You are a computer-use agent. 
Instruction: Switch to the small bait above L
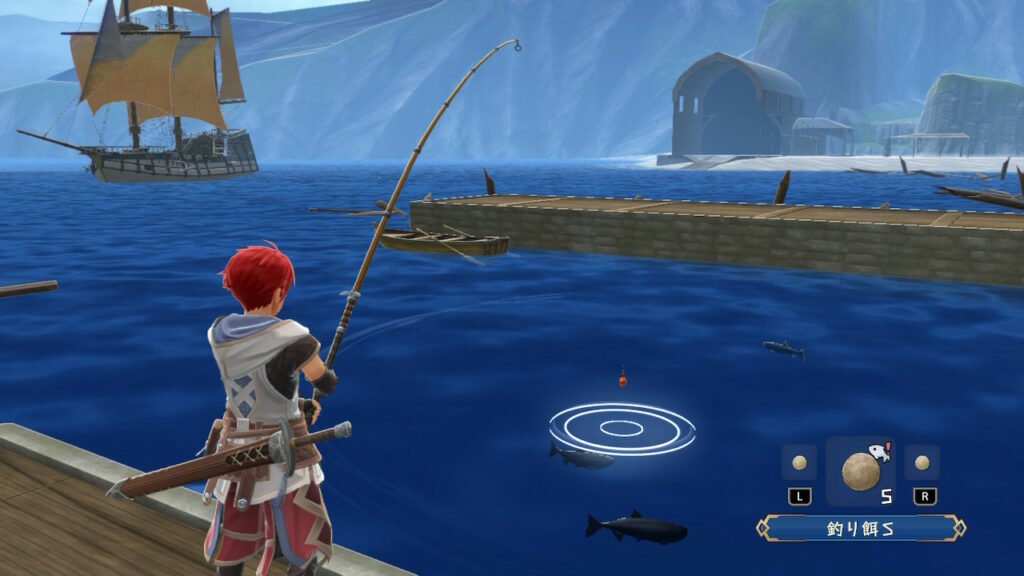tap(799, 463)
